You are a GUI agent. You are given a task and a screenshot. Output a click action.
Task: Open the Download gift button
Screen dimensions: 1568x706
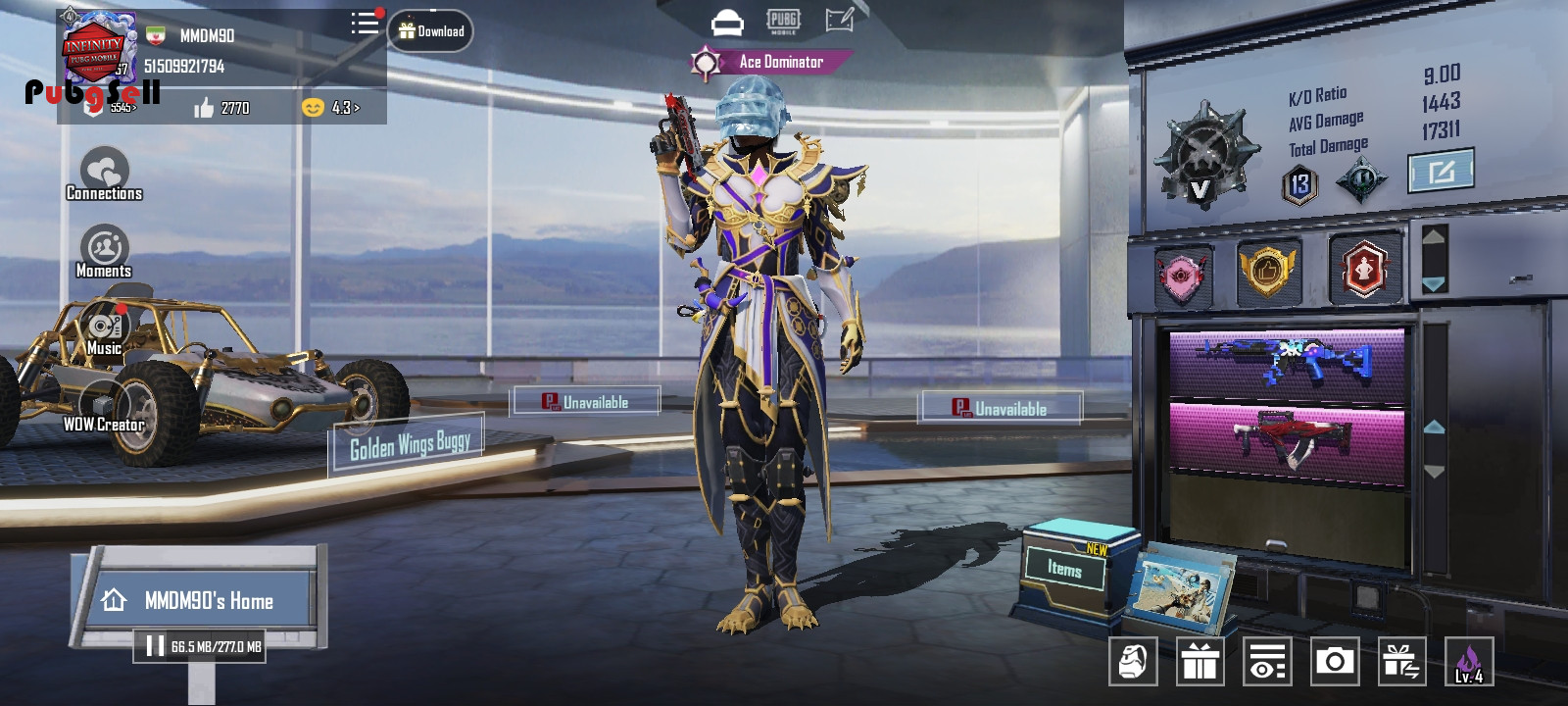[x=431, y=31]
